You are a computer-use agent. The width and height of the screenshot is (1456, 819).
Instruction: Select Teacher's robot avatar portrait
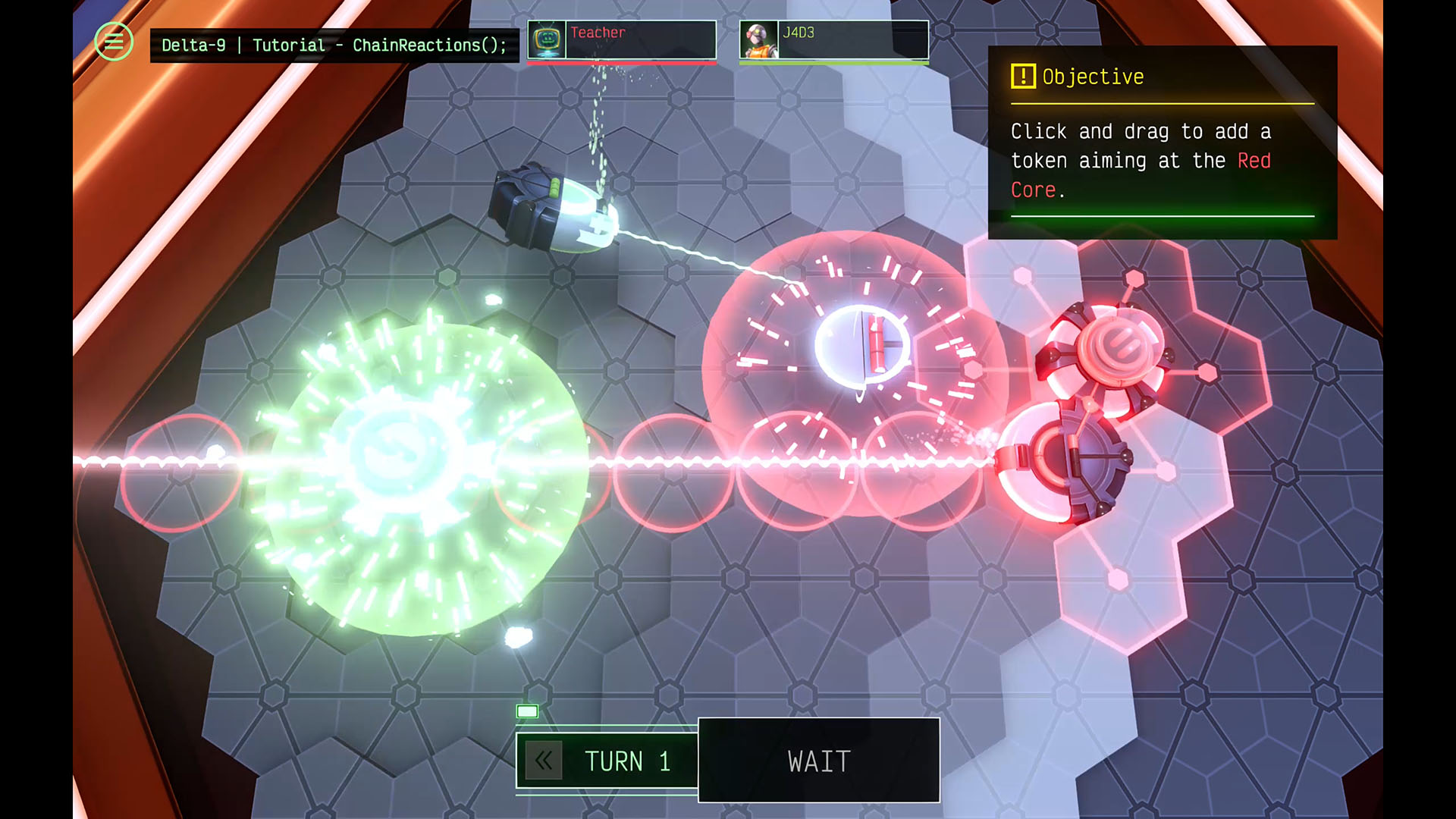[548, 39]
